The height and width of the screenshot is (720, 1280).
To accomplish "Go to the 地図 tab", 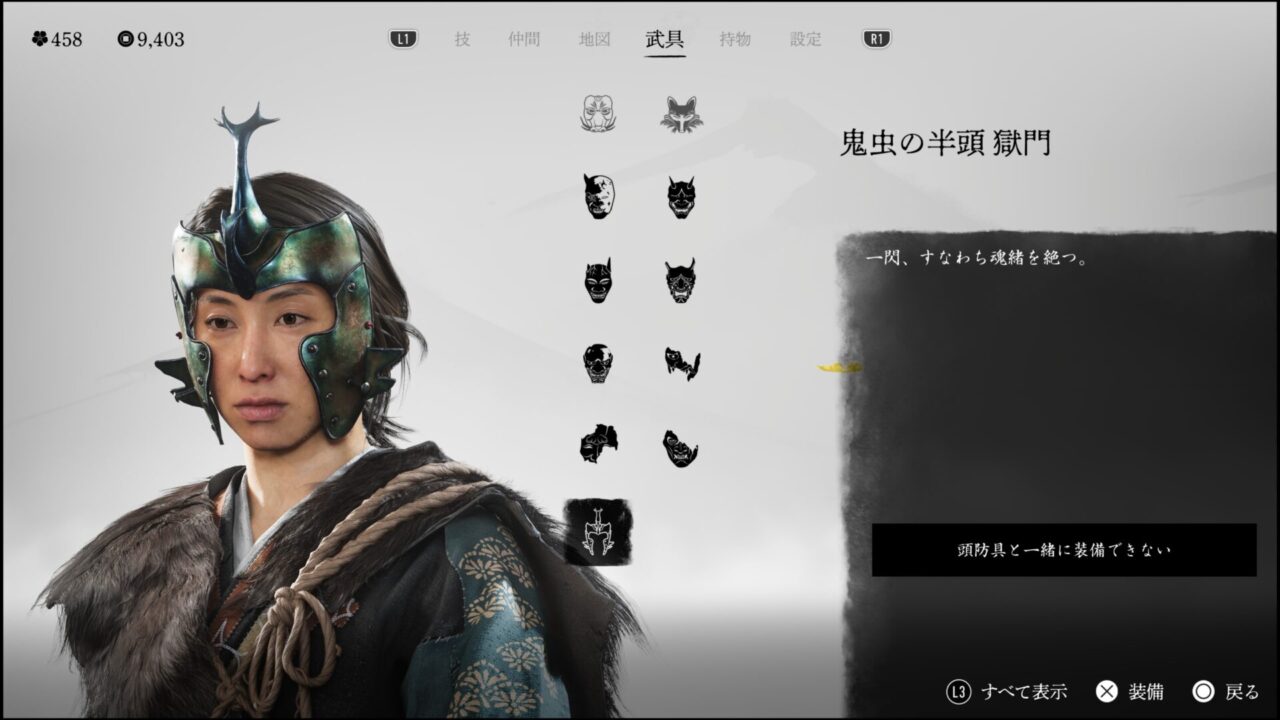I will 594,40.
